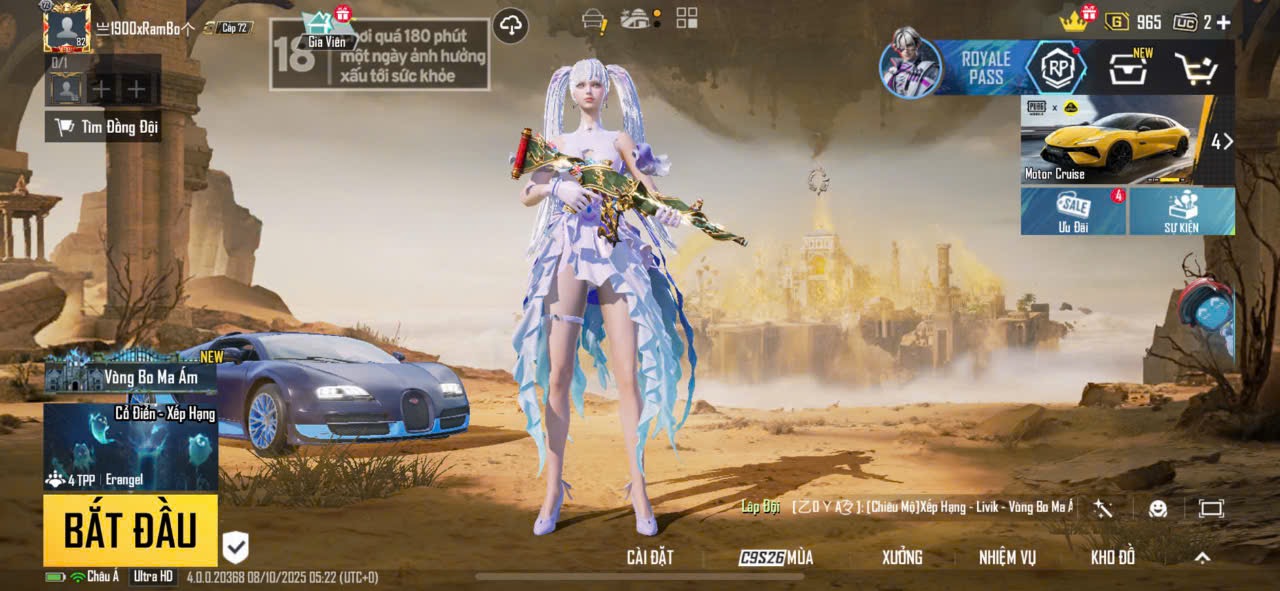The width and height of the screenshot is (1280, 591).
Task: Open the Vòng Bo Ma Ám mode banner
Action: [x=130, y=376]
